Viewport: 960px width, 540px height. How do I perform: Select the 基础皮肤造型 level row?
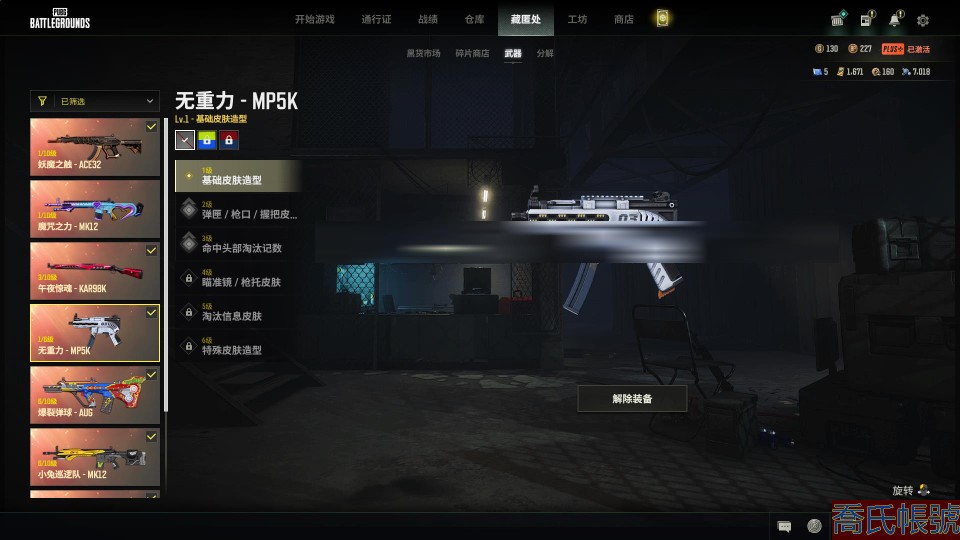point(238,176)
